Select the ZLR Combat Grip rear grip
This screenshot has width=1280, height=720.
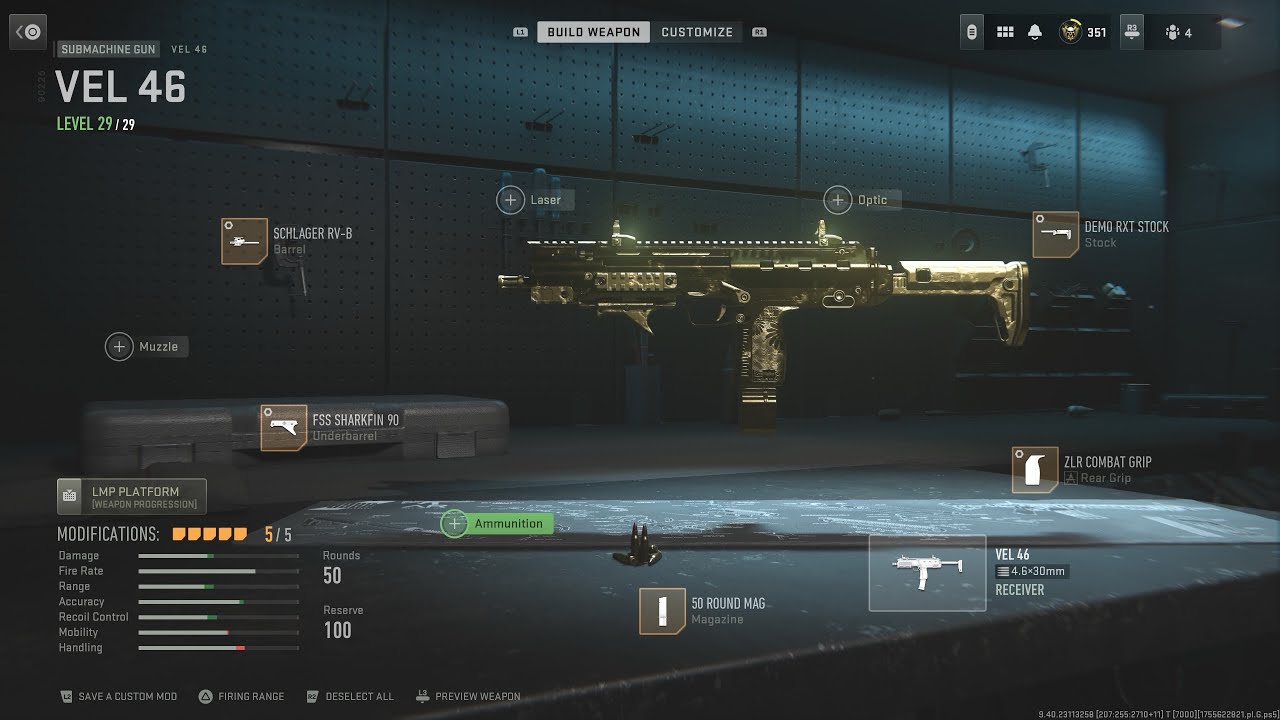(x=1035, y=470)
